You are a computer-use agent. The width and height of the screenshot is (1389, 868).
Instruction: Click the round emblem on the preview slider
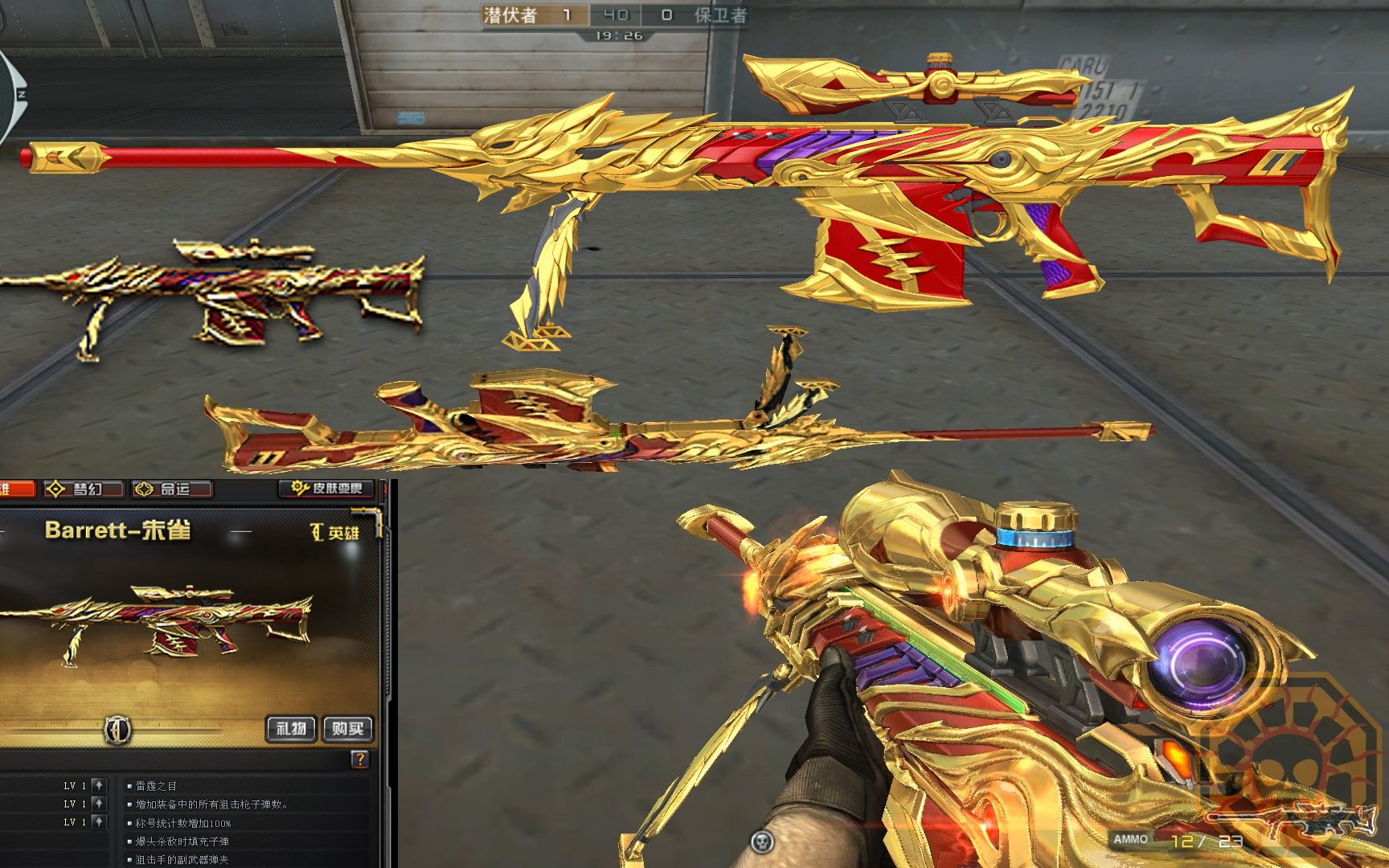[118, 731]
